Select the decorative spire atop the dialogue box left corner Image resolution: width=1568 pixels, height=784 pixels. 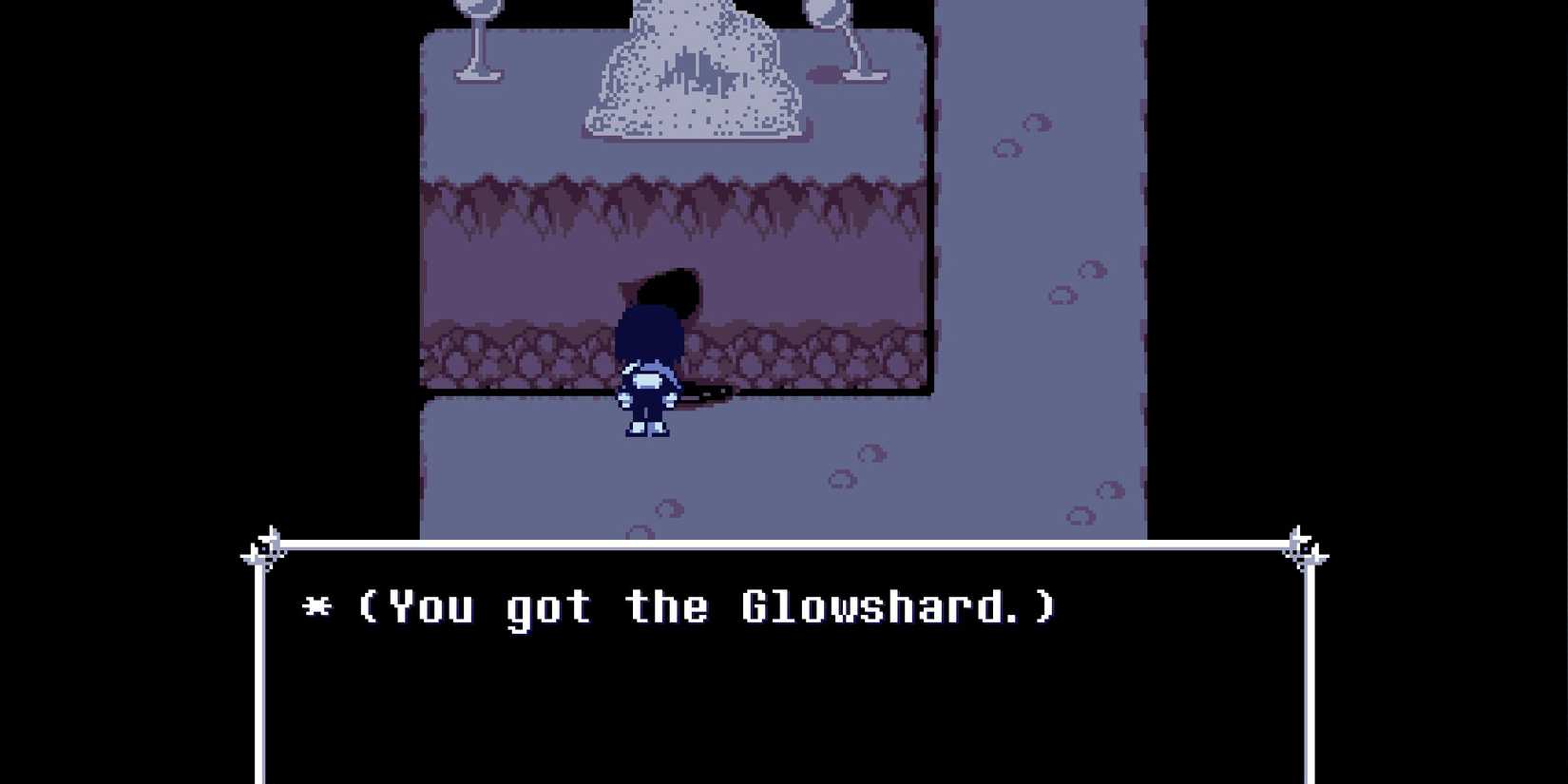click(x=269, y=542)
